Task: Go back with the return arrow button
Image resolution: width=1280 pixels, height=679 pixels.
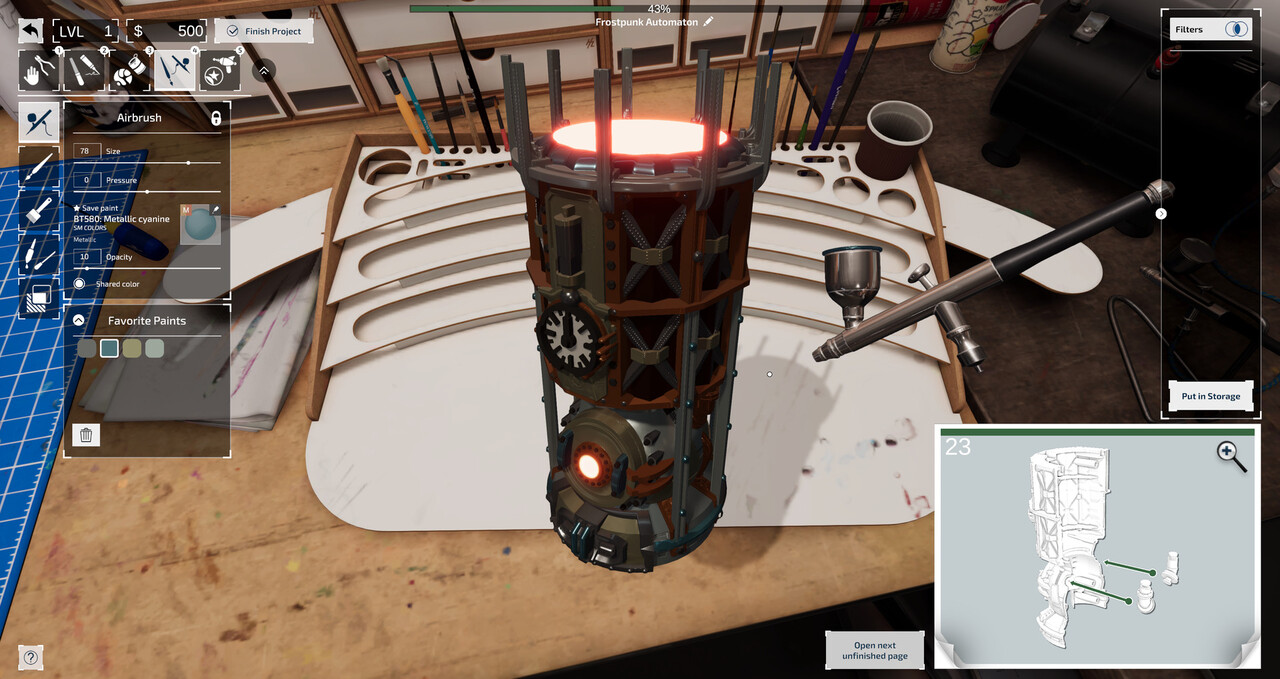Action: click(x=31, y=31)
